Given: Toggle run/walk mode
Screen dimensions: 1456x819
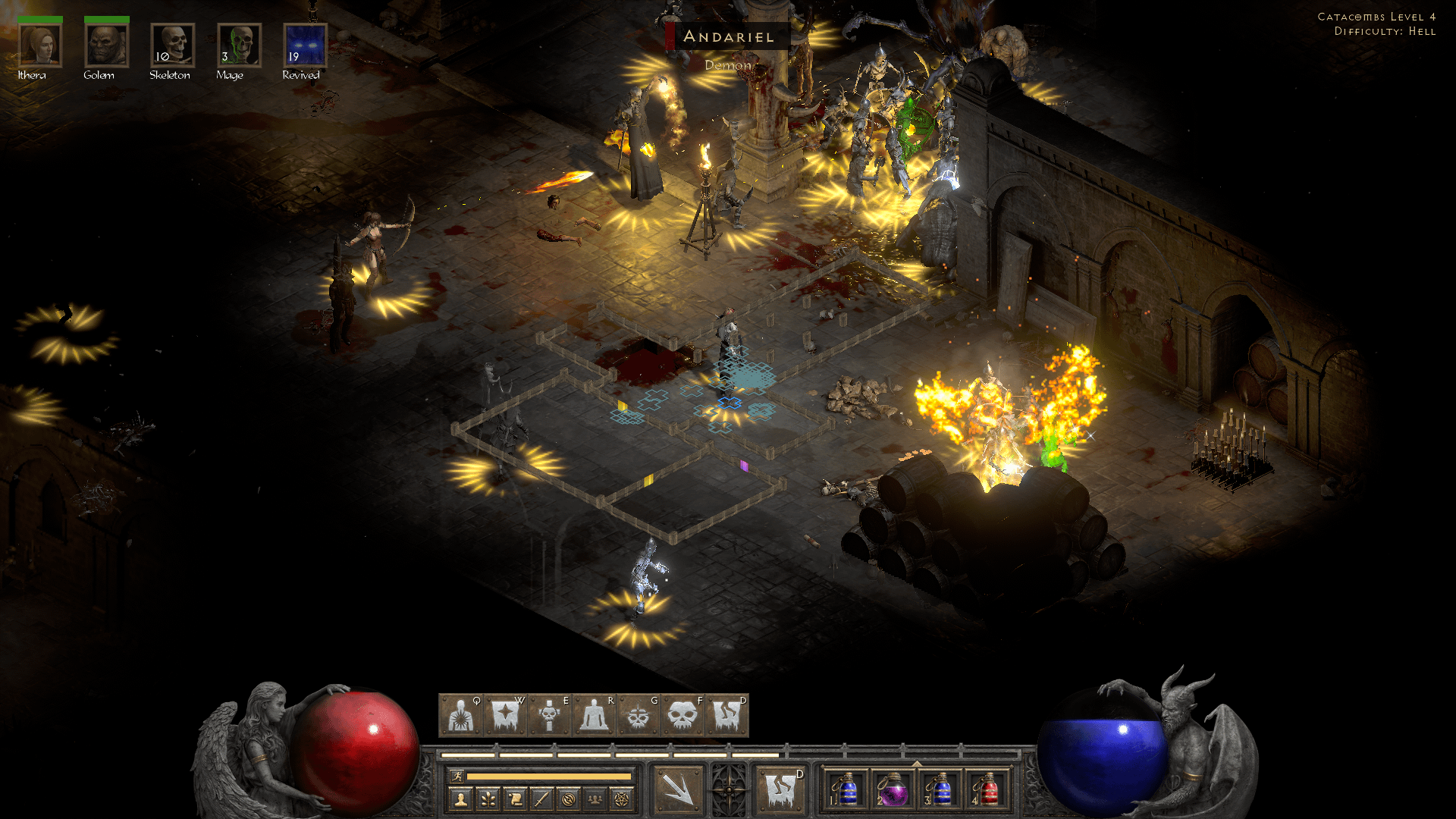Looking at the screenshot, I should (x=457, y=777).
